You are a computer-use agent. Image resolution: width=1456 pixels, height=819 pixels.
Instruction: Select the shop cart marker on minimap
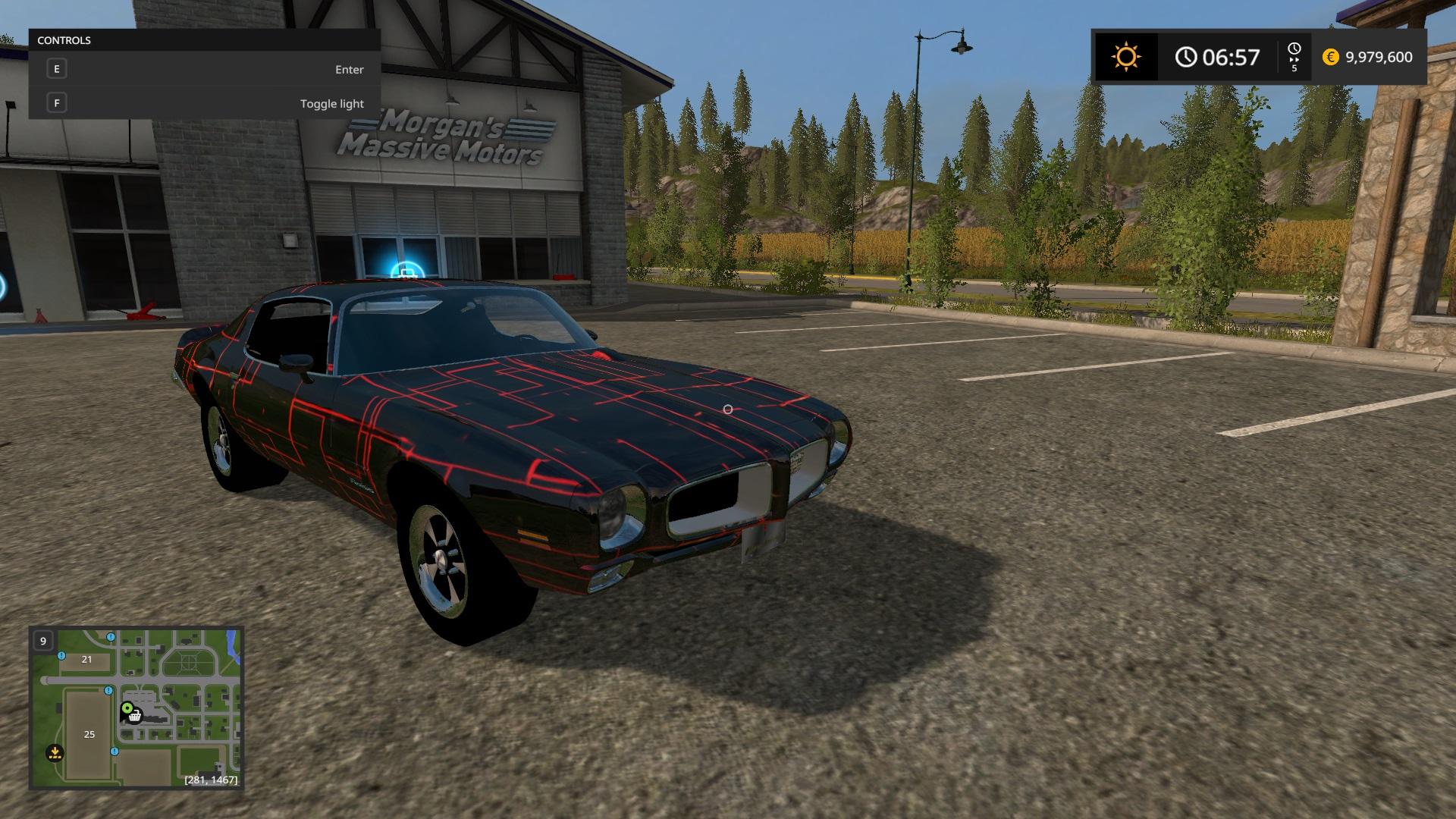[x=135, y=716]
